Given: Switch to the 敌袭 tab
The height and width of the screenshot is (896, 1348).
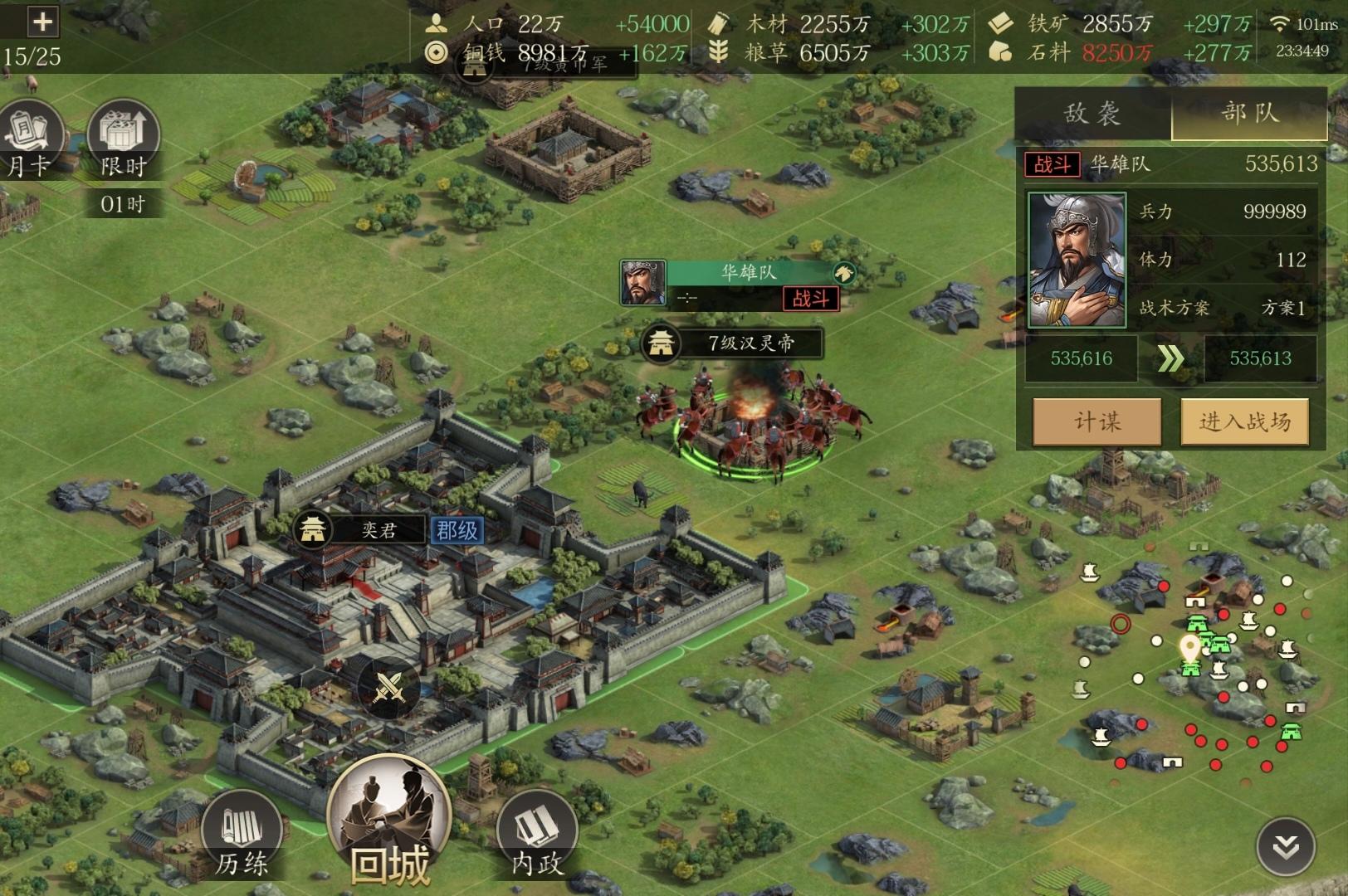Looking at the screenshot, I should click(1092, 114).
